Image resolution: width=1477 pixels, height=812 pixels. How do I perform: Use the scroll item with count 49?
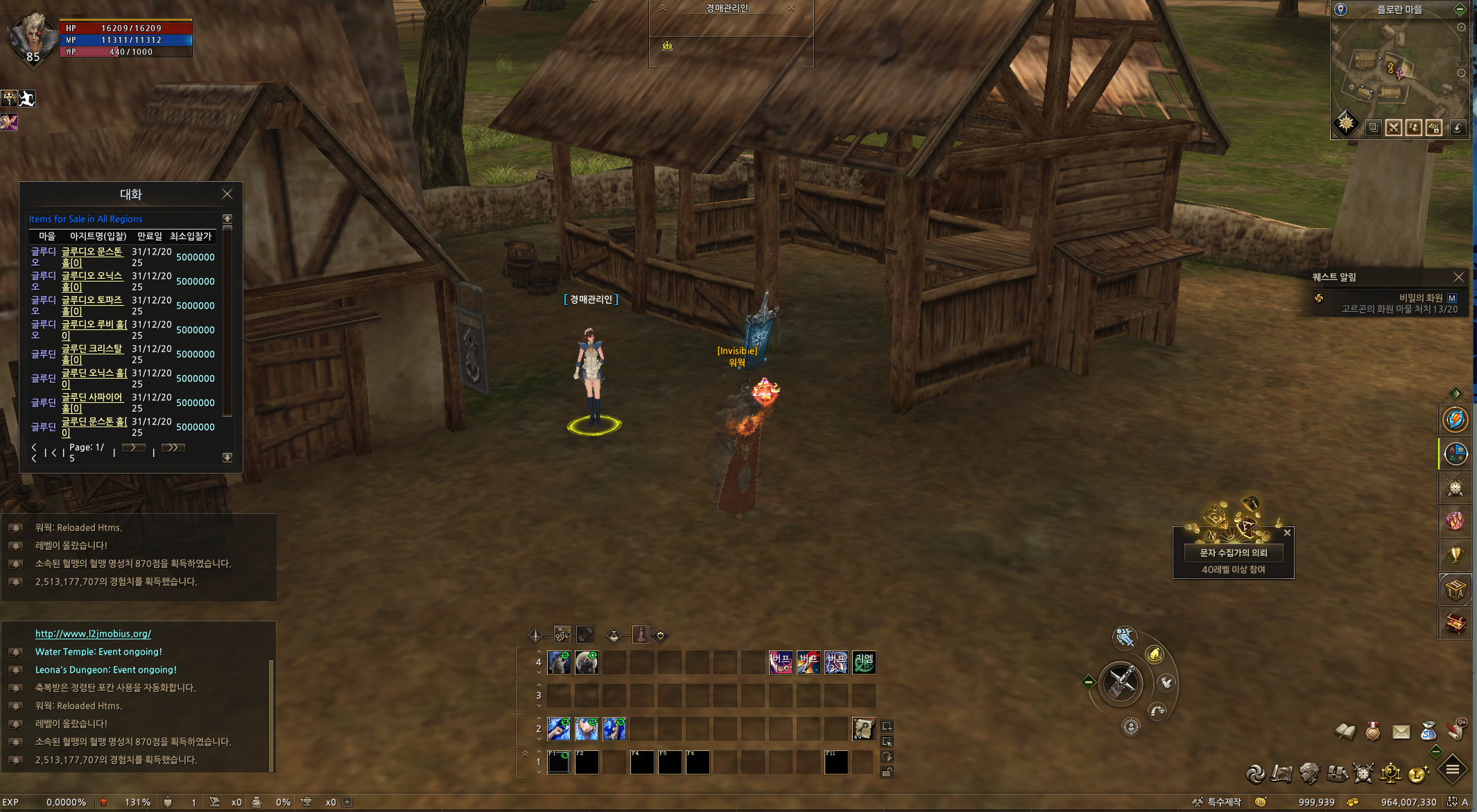click(864, 729)
